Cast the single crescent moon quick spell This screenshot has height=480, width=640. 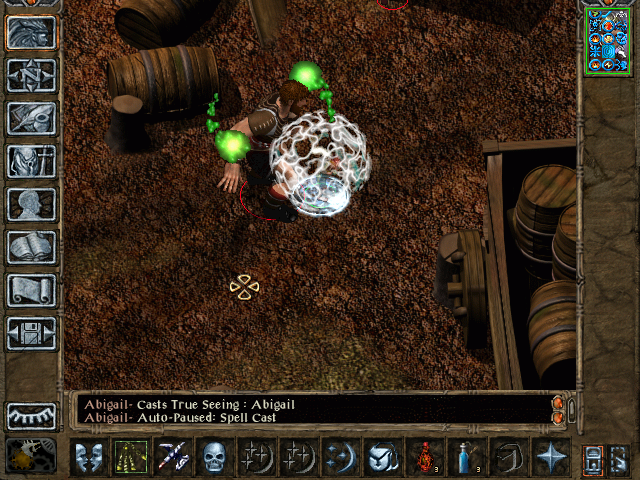coord(341,457)
